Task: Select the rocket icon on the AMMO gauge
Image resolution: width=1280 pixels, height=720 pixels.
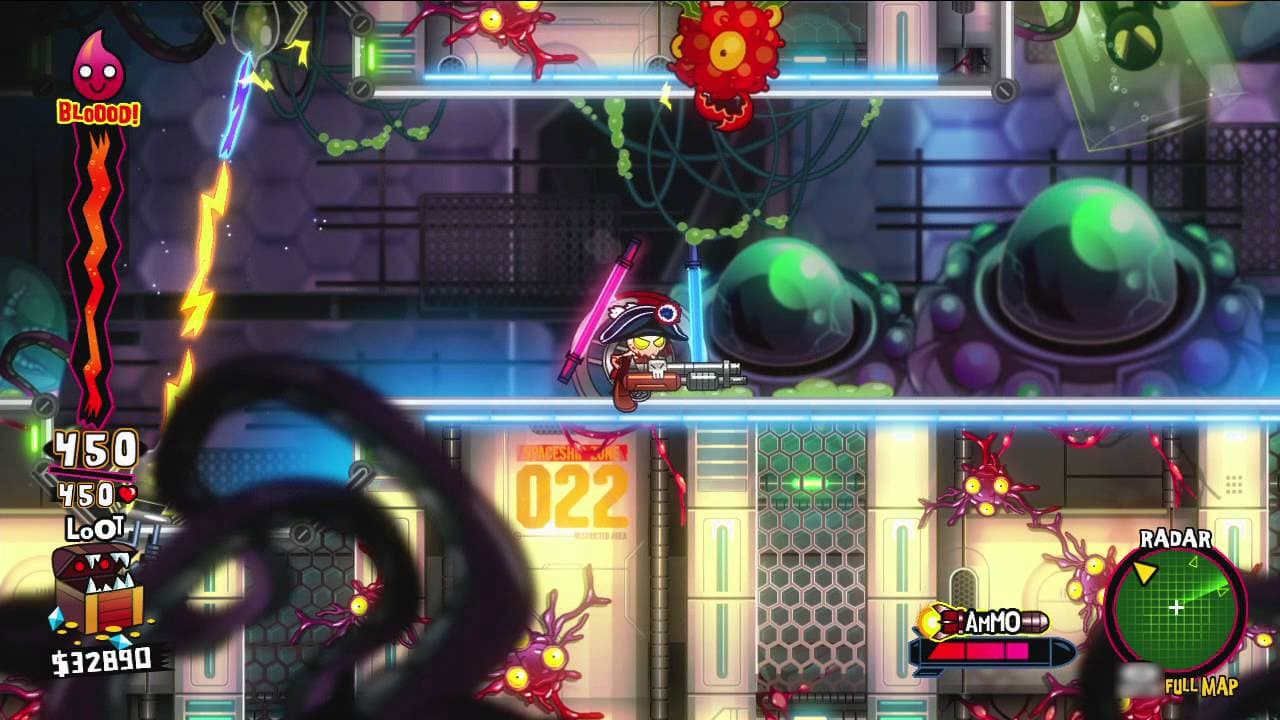Action: click(x=940, y=622)
